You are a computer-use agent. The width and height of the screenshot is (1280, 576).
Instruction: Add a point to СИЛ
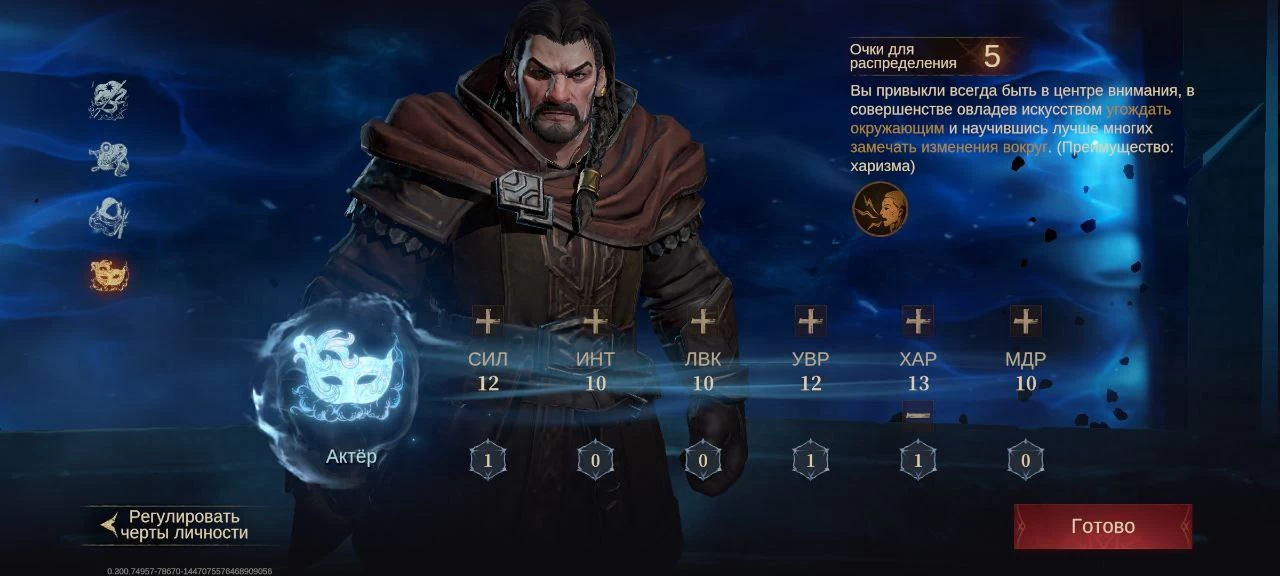click(487, 321)
